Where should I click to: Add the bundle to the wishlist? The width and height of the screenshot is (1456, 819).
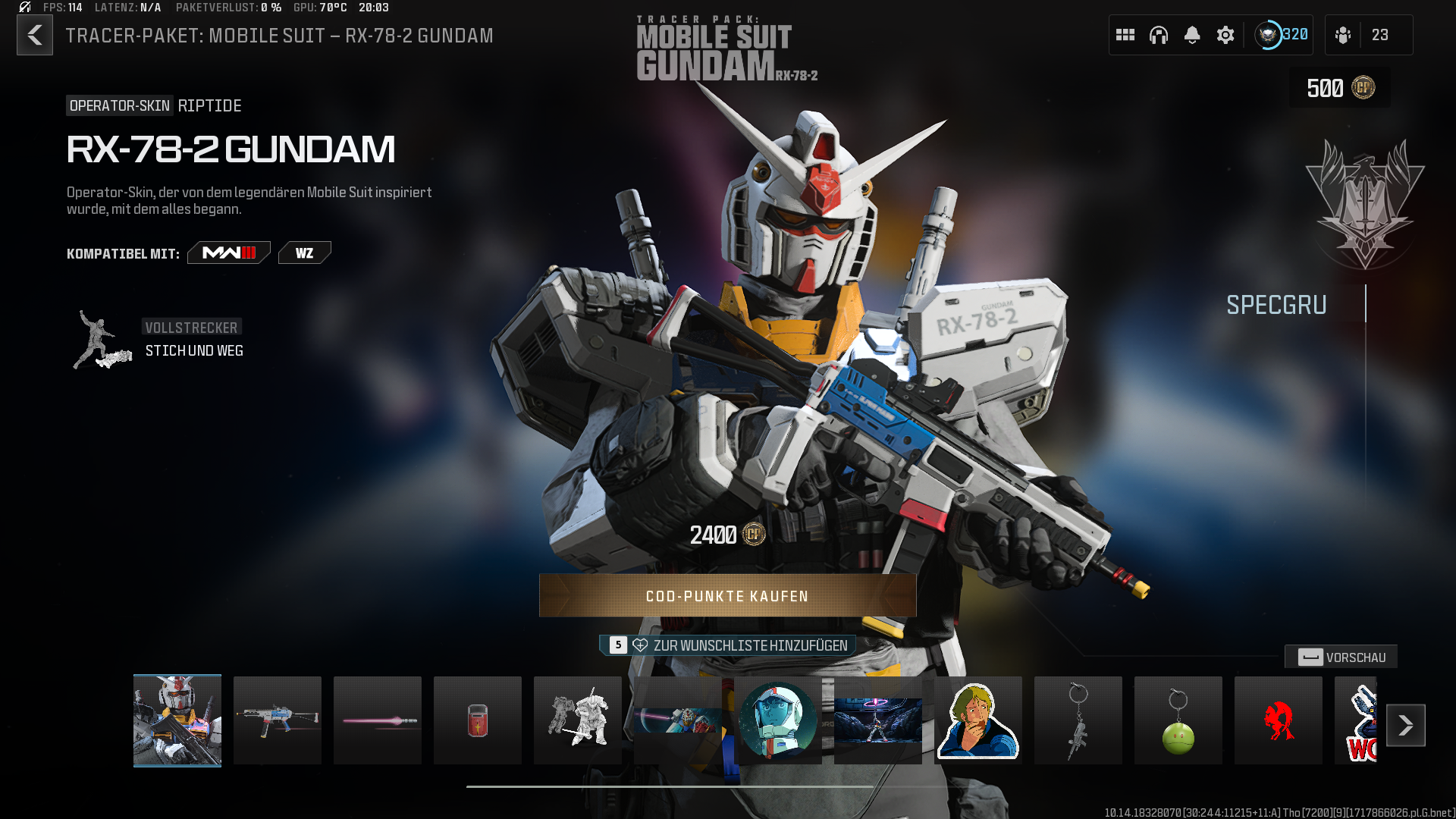728,645
